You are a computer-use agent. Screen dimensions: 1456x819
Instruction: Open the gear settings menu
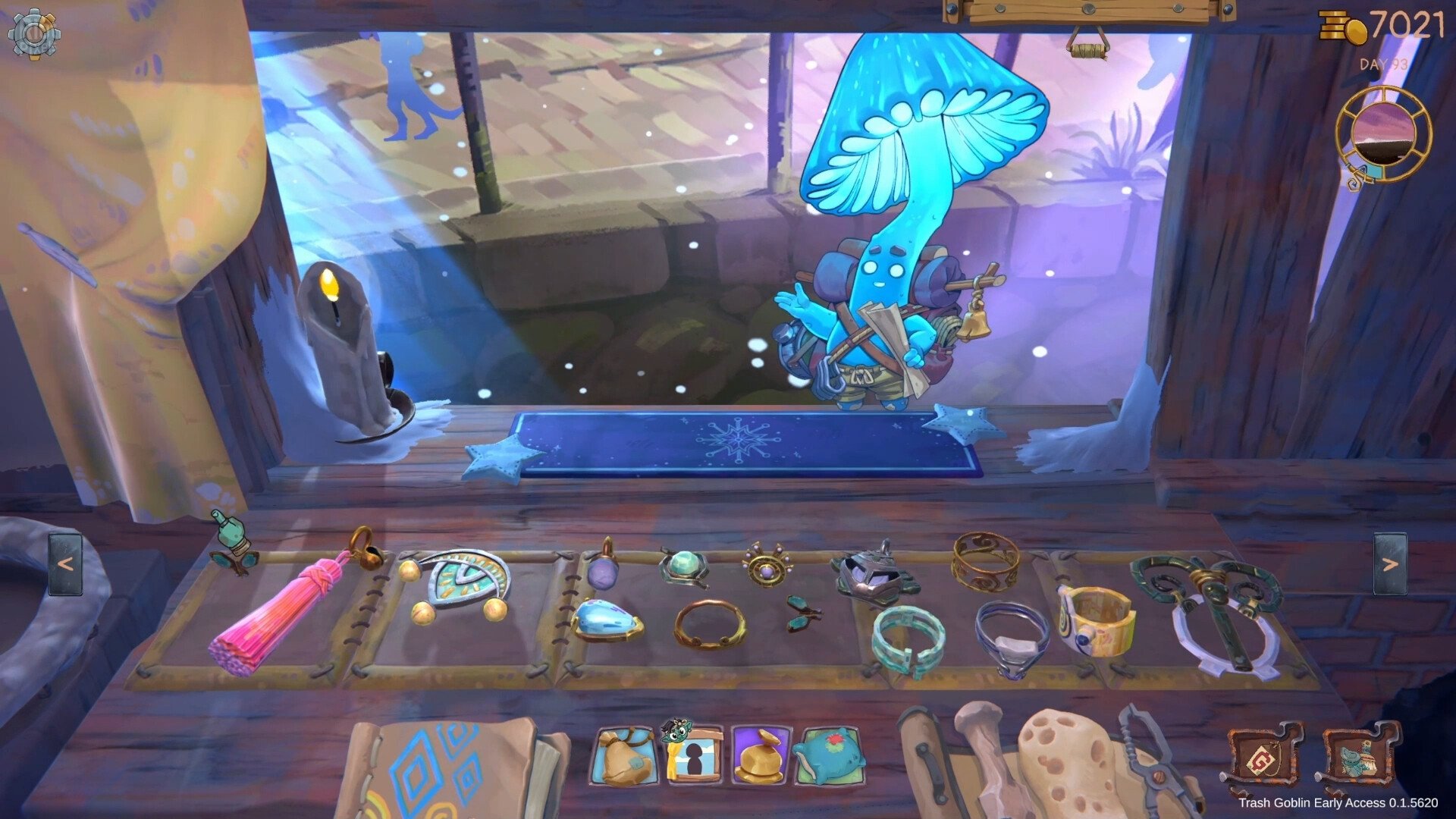coord(34,33)
